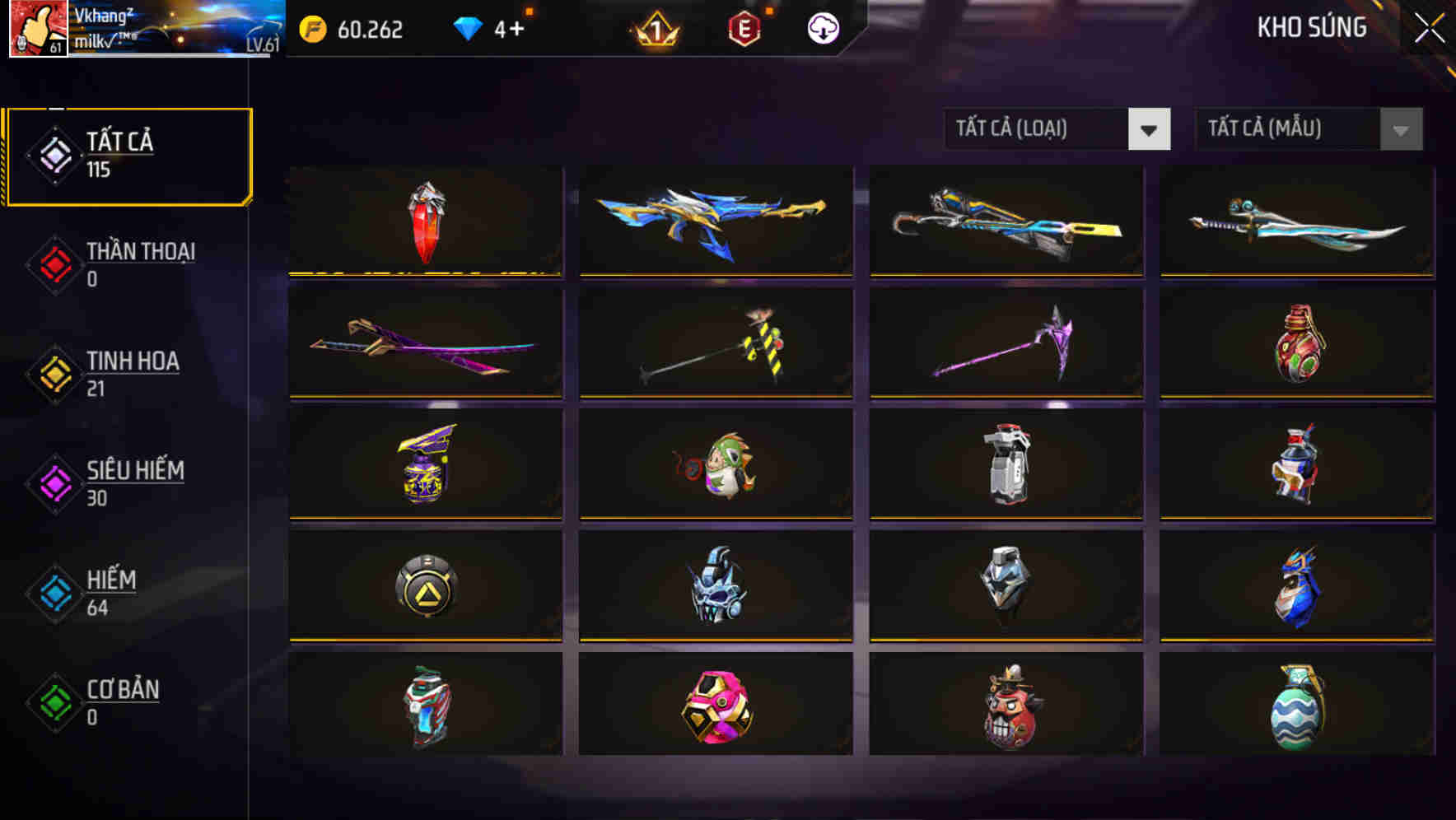1456x820 pixels.
Task: Expand the arrow on the MẪU filter
Action: [1400, 129]
